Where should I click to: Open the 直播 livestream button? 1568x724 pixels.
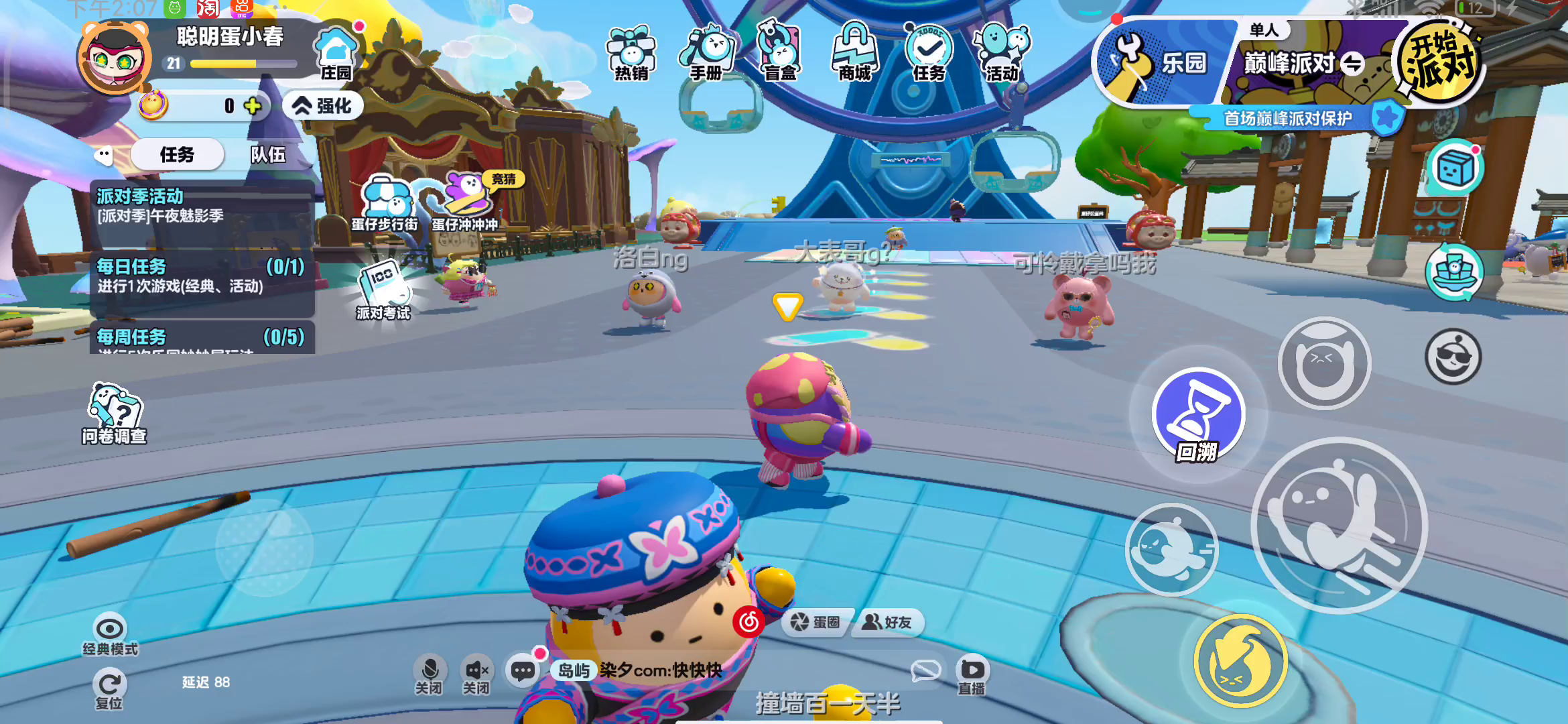click(x=972, y=674)
